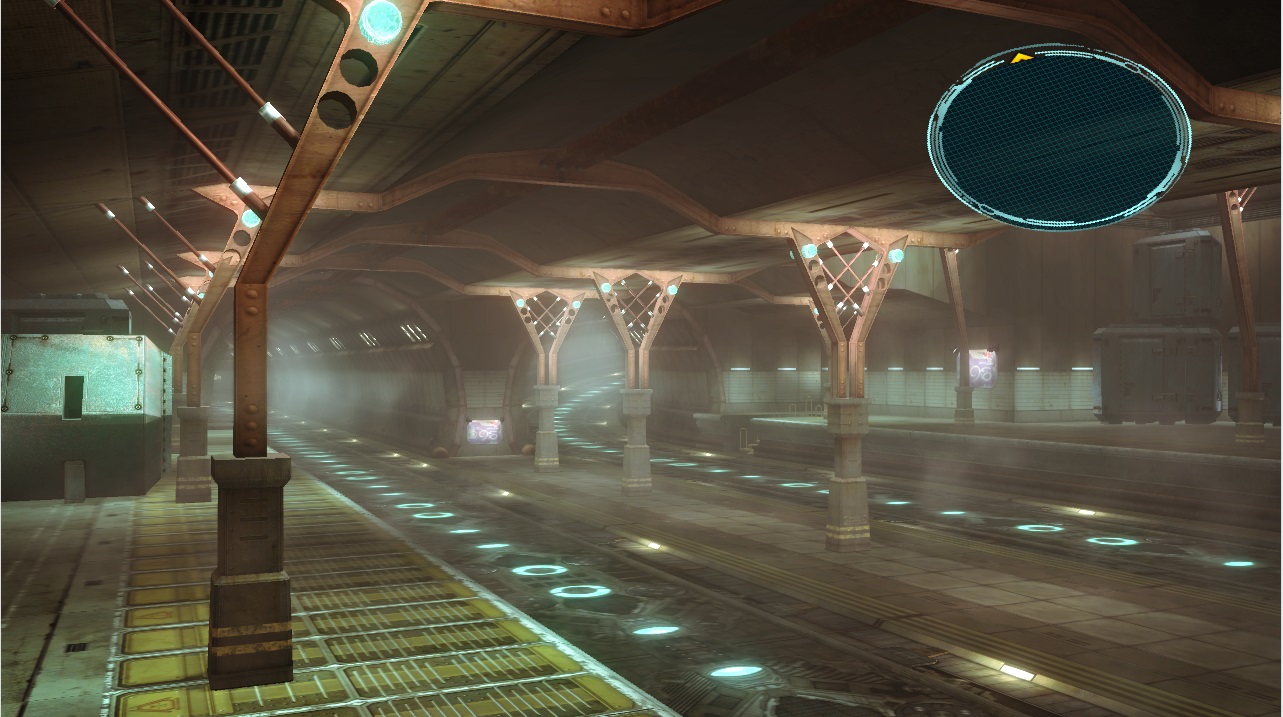Click the oval radar minimap
The width and height of the screenshot is (1283, 717).
pyautogui.click(x=1059, y=137)
